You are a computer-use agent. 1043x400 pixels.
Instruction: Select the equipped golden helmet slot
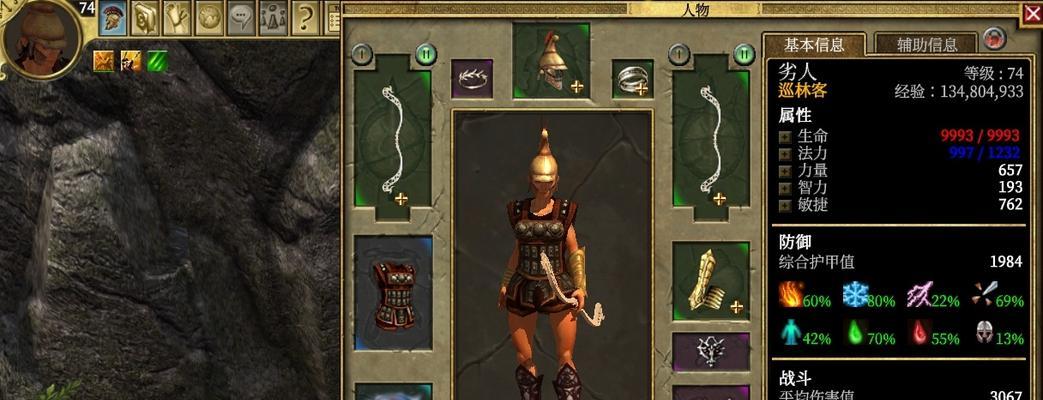click(x=548, y=60)
